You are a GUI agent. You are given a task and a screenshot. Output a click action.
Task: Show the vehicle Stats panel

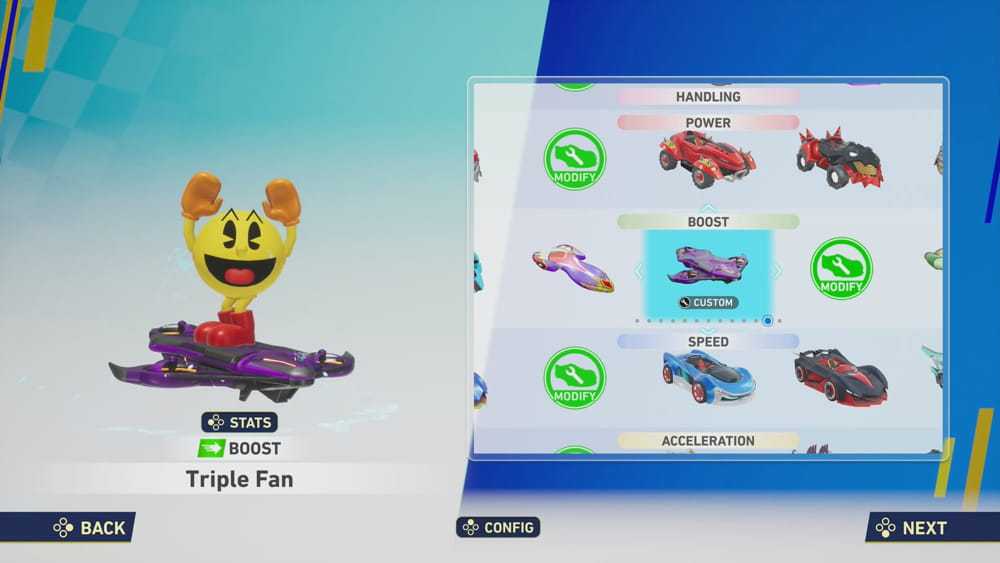click(240, 422)
